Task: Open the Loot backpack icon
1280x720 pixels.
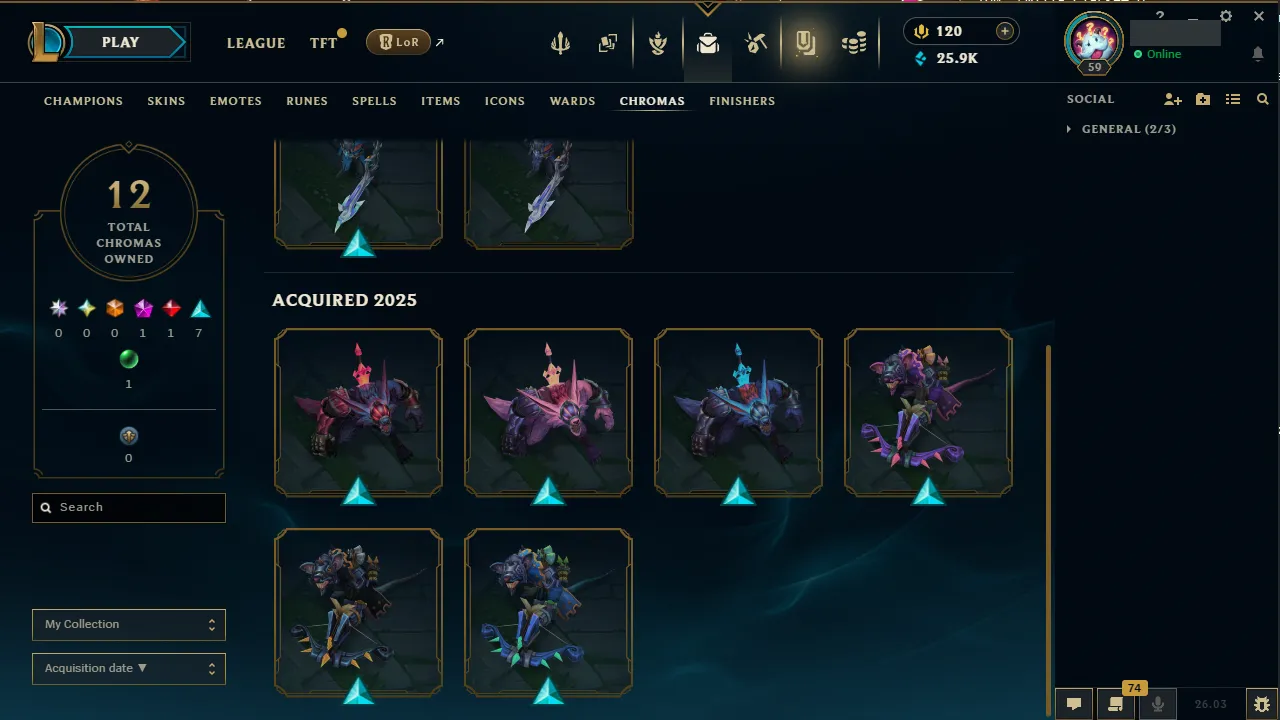Action: tap(708, 42)
